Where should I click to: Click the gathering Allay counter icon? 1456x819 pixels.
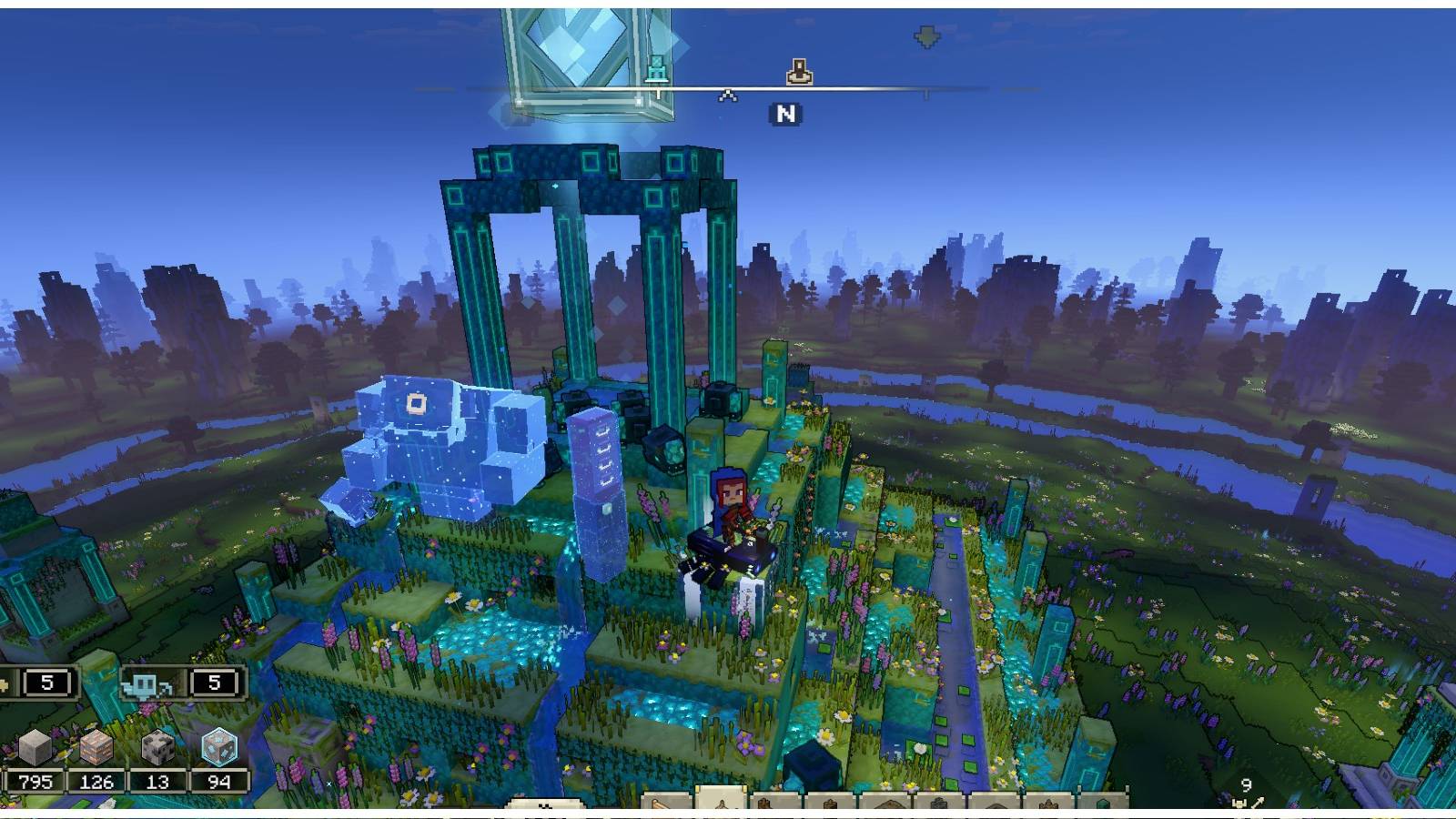tap(146, 684)
